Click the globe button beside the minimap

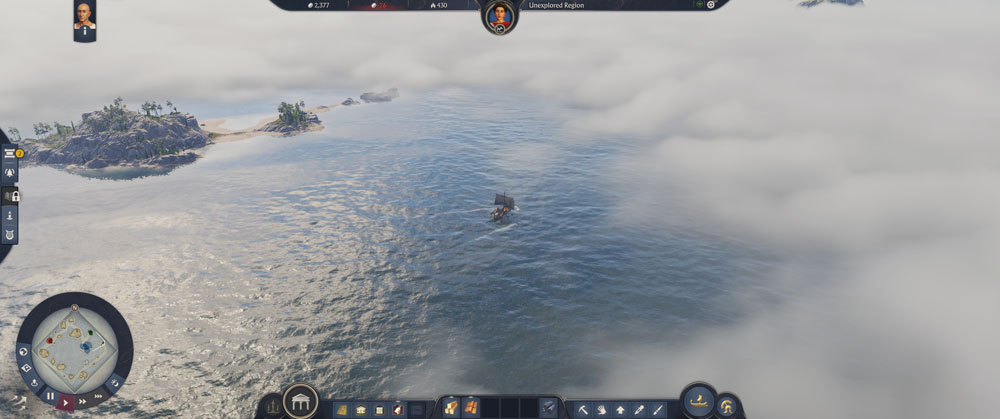coord(23,352)
